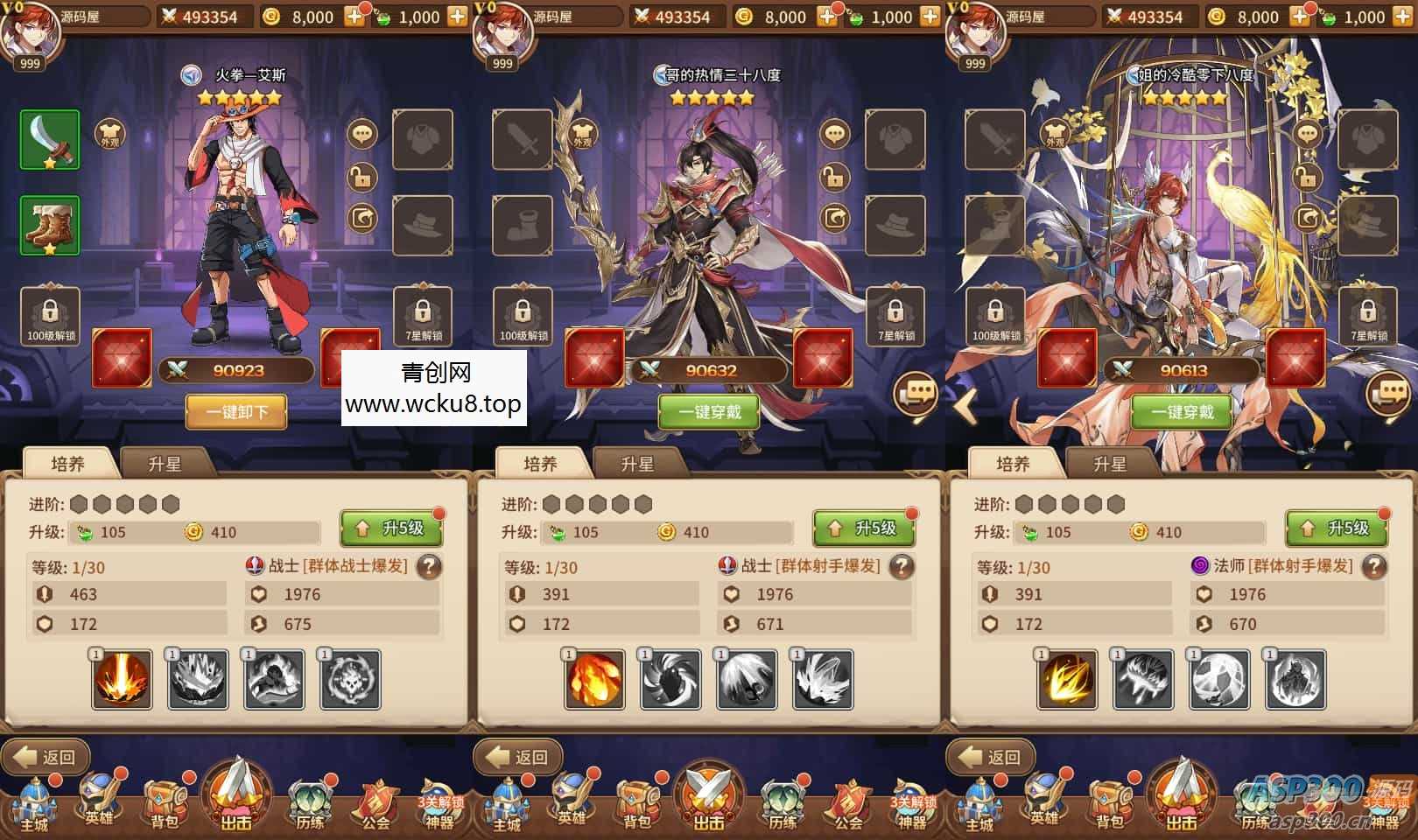Select the grey skull skill icon
Viewport: 1418px width, 840px height.
coord(350,679)
